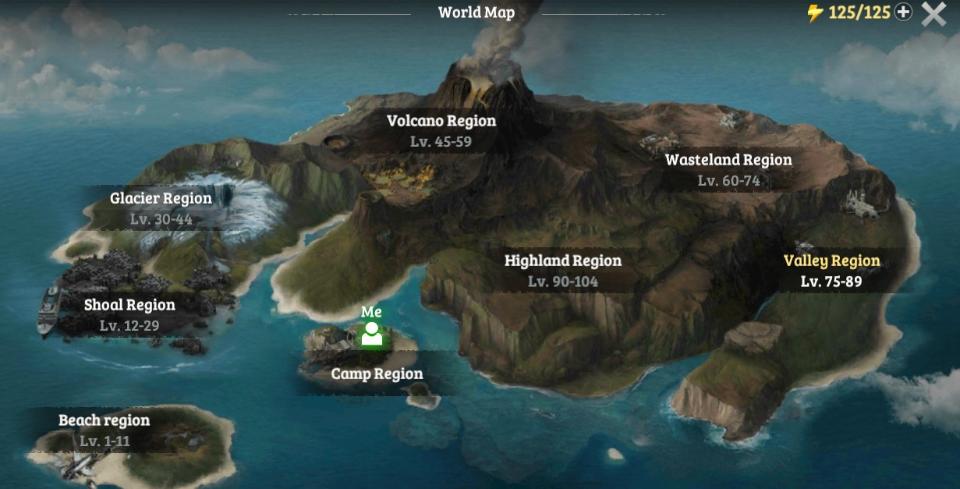Click the green Me player marker
Screen dimensions: 960x489
point(373,334)
